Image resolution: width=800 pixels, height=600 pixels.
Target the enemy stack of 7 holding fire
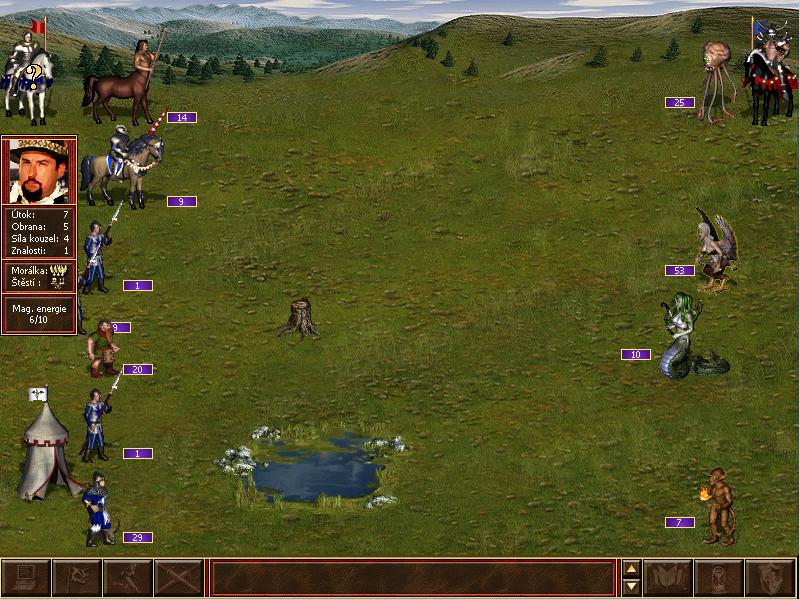716,507
